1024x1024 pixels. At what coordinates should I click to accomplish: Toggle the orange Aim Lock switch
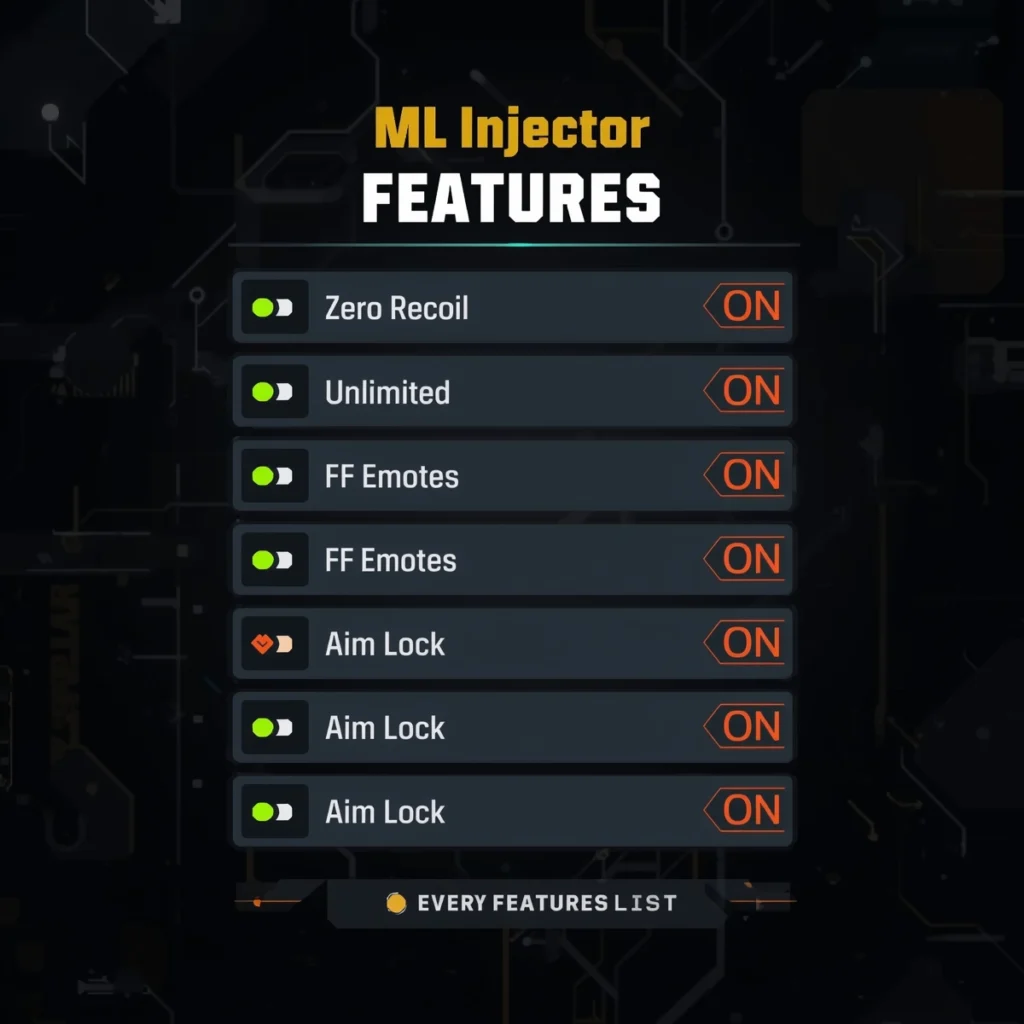[x=273, y=644]
